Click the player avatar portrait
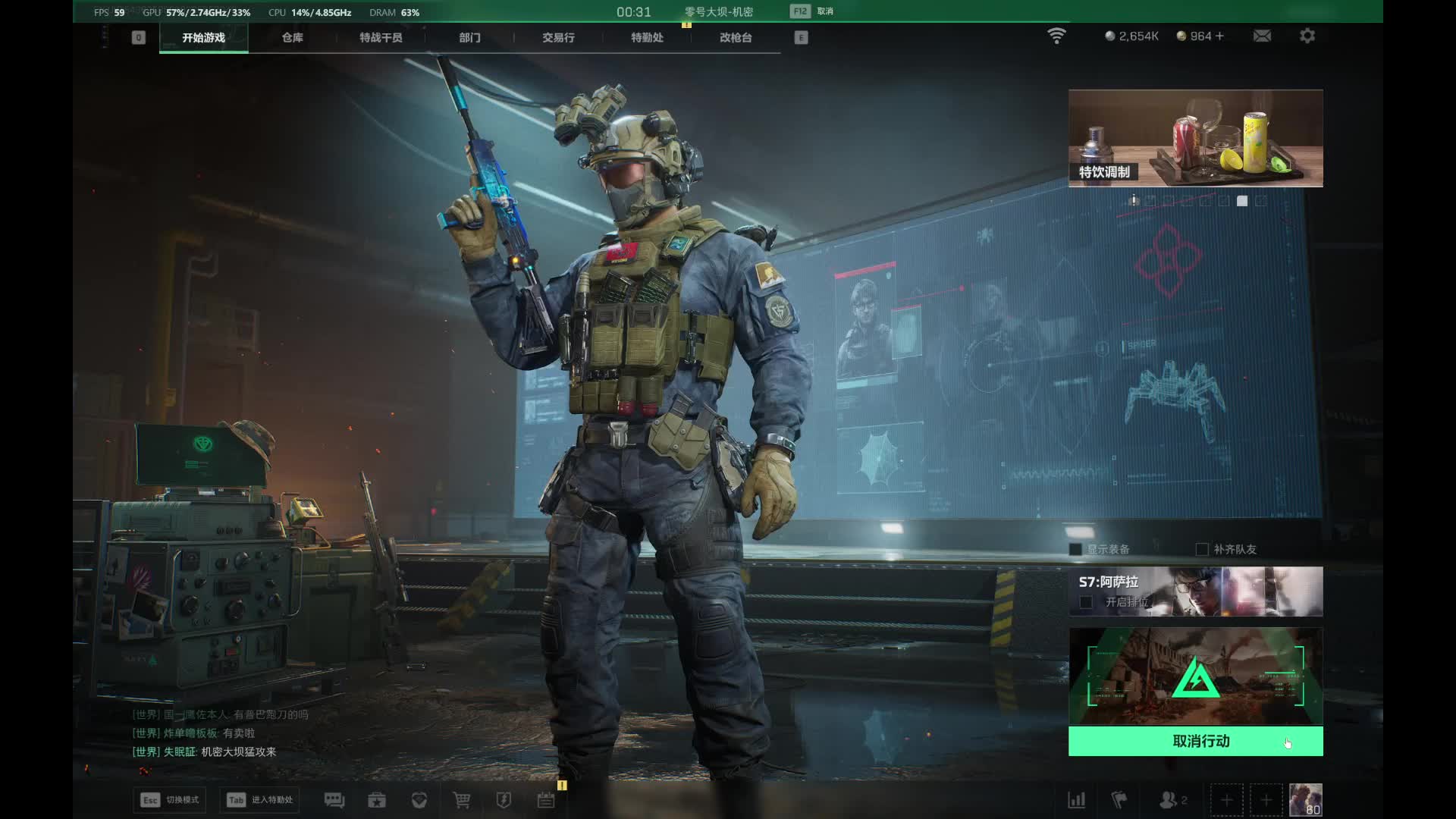Viewport: 1456px width, 819px height. click(1305, 800)
